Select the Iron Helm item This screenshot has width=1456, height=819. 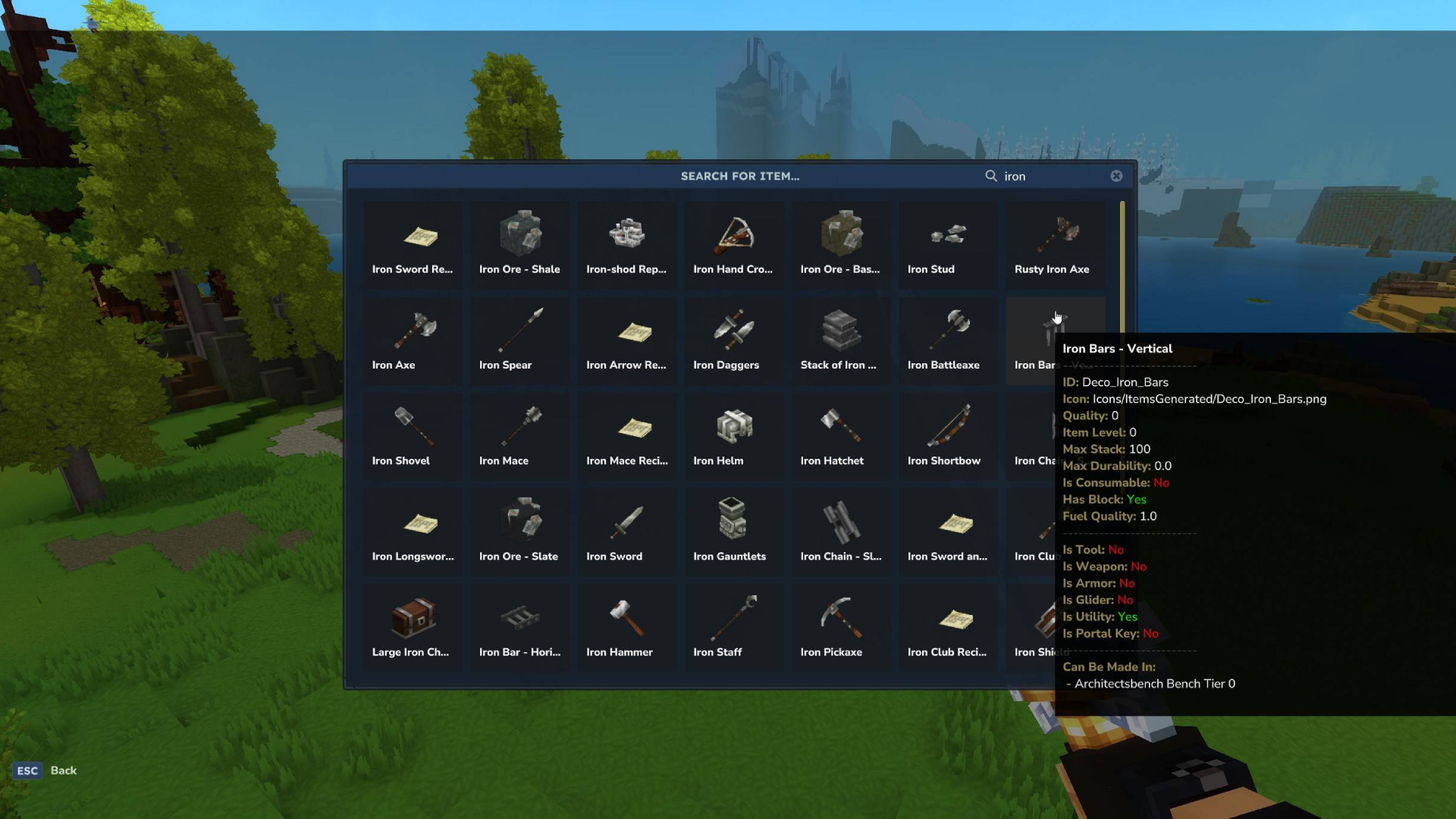click(x=733, y=435)
